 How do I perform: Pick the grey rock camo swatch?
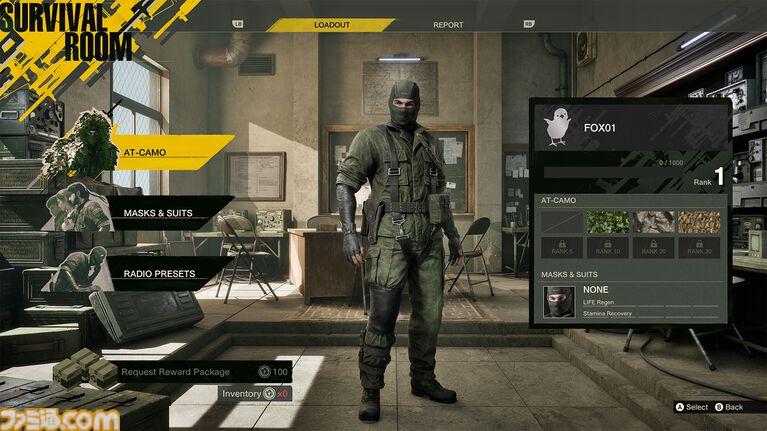click(x=653, y=222)
